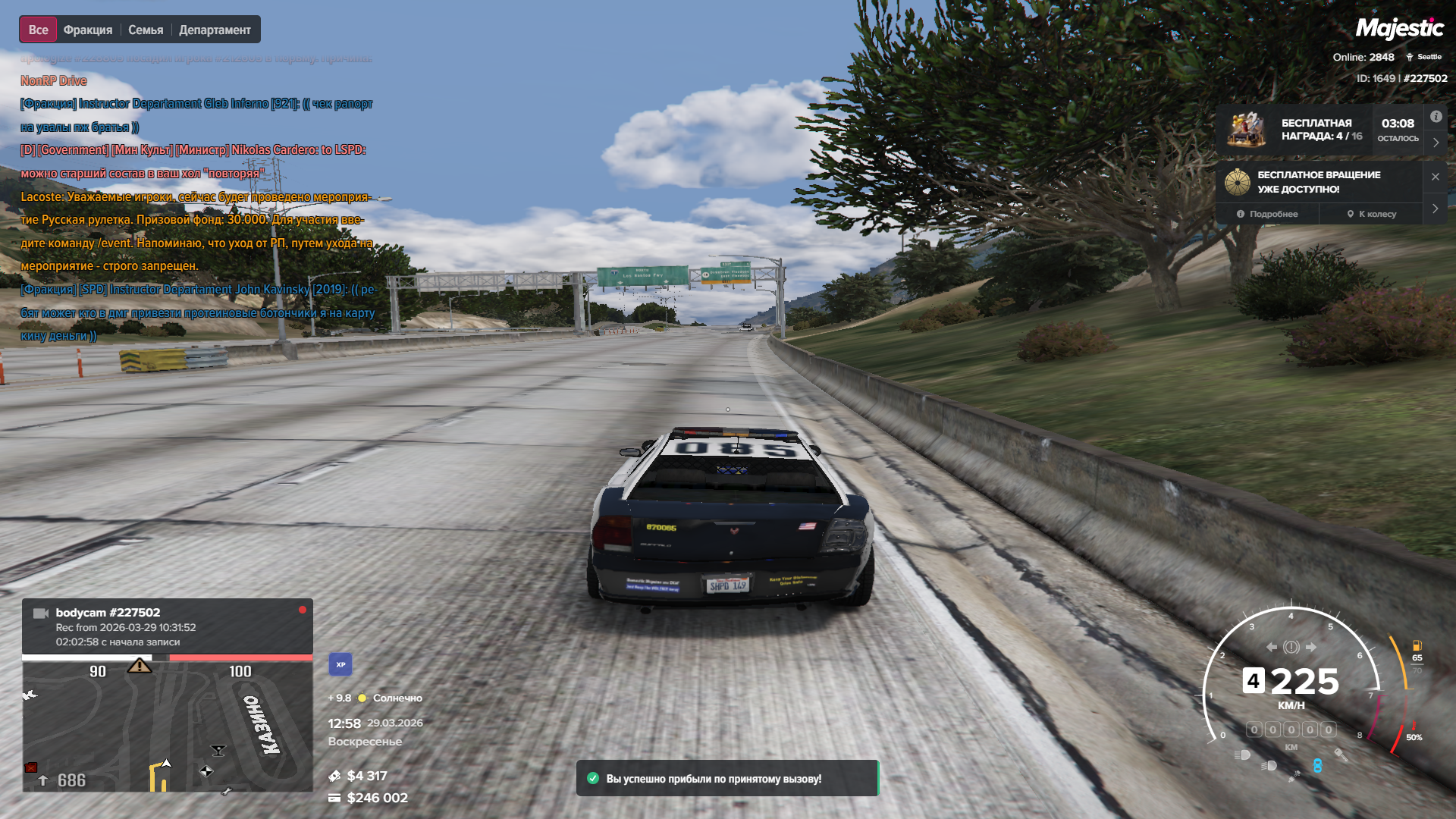
Task: Close the free spin notification
Action: pyautogui.click(x=1436, y=177)
